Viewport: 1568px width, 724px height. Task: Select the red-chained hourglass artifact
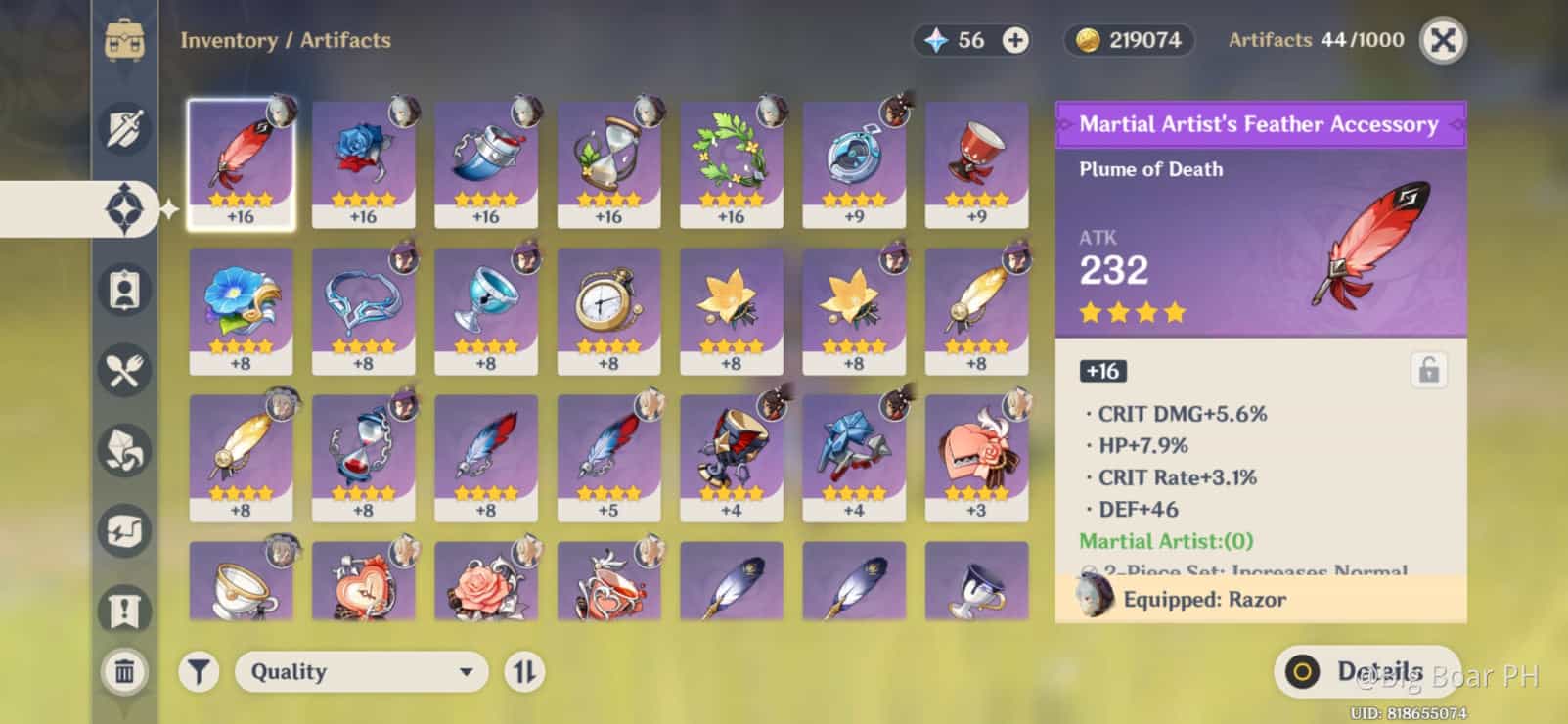coord(363,457)
